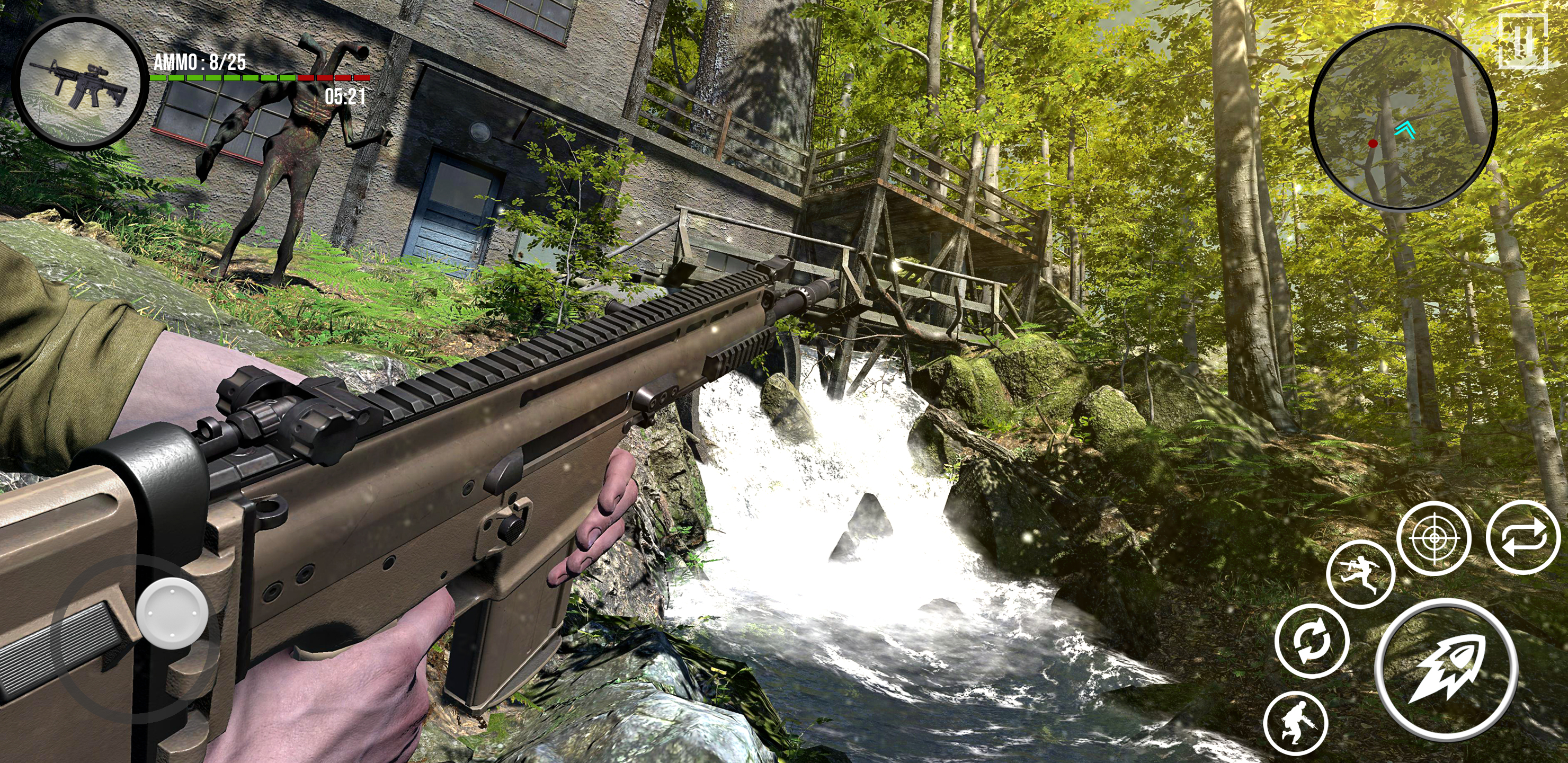Tap the jumping soldier icon

click(x=1360, y=574)
